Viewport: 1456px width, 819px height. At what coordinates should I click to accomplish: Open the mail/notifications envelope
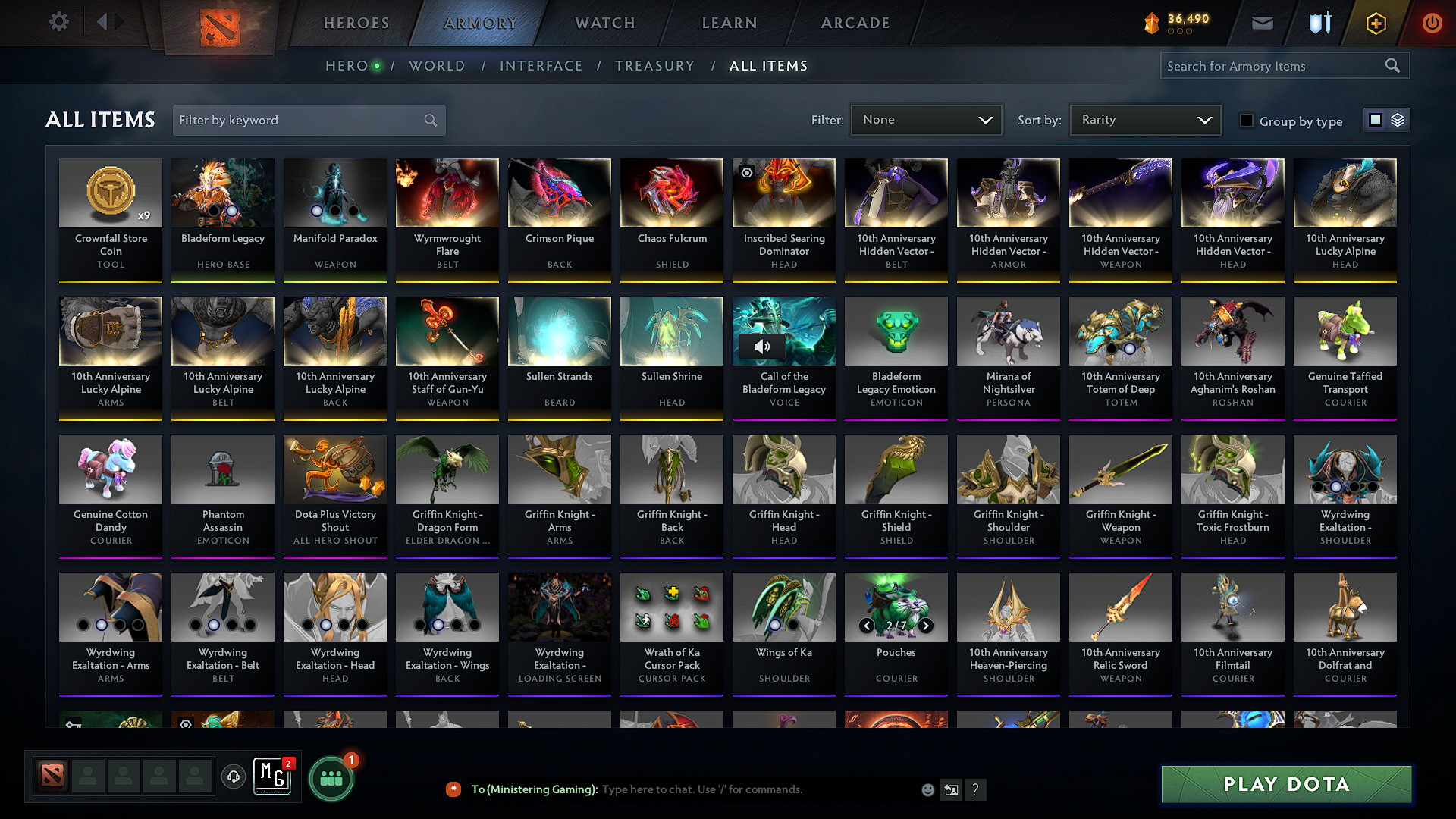1262,23
